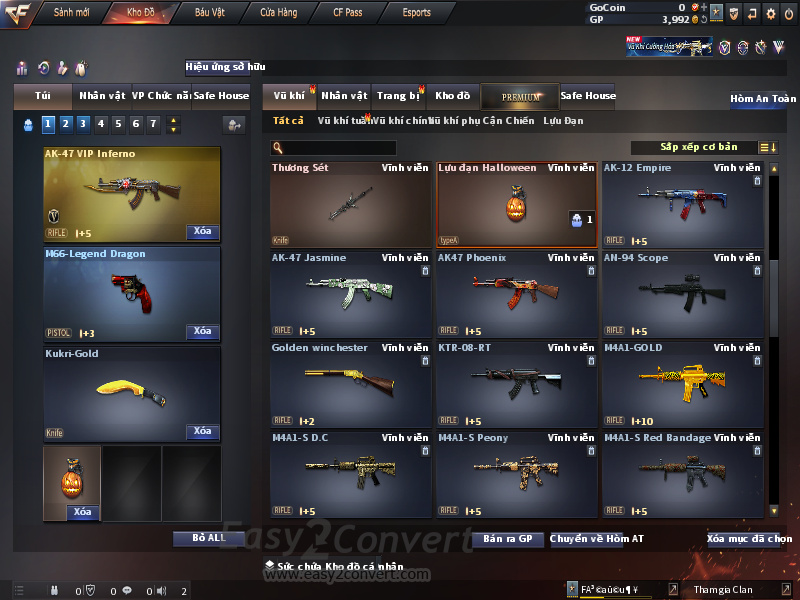Open the PREMIUM storage tab
800x600 pixels.
(x=520, y=96)
